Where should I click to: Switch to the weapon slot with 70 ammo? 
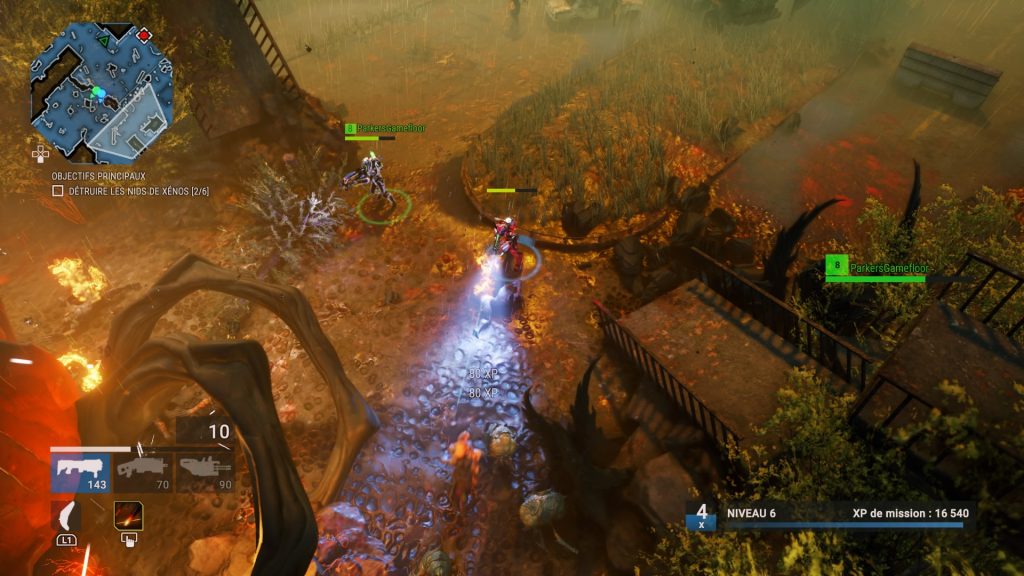[x=143, y=472]
